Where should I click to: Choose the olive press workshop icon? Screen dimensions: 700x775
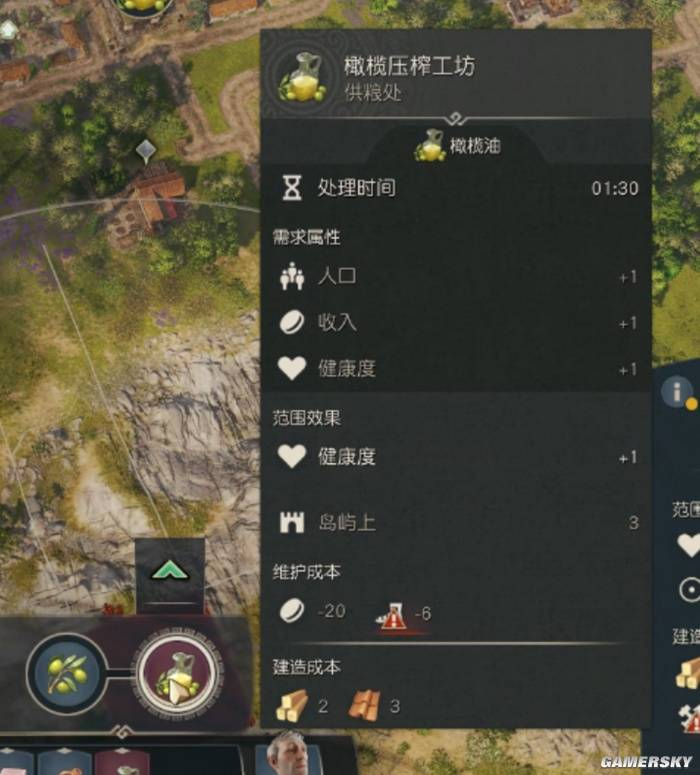click(177, 669)
